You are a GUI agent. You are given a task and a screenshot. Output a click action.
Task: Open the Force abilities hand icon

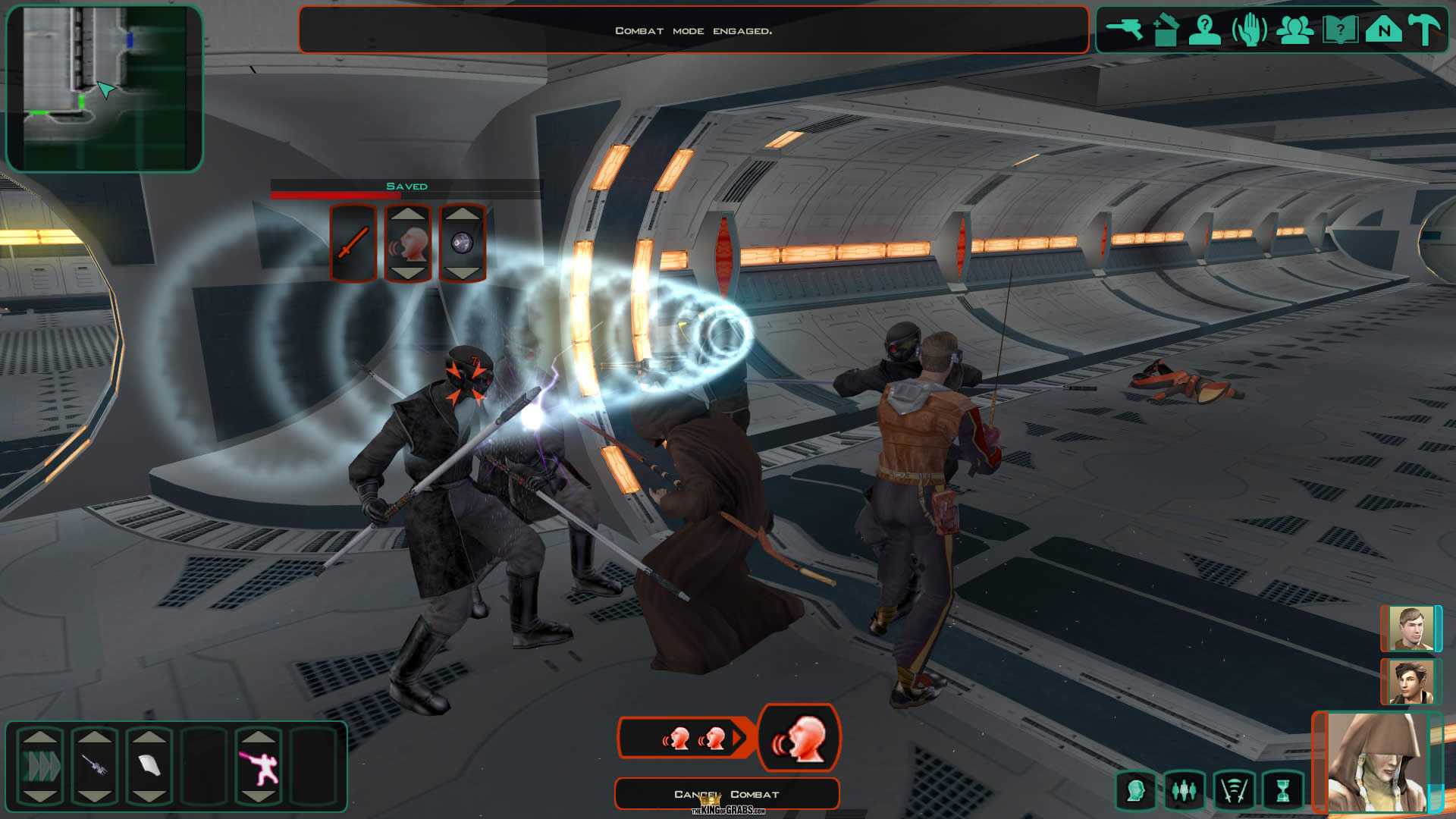1250,30
